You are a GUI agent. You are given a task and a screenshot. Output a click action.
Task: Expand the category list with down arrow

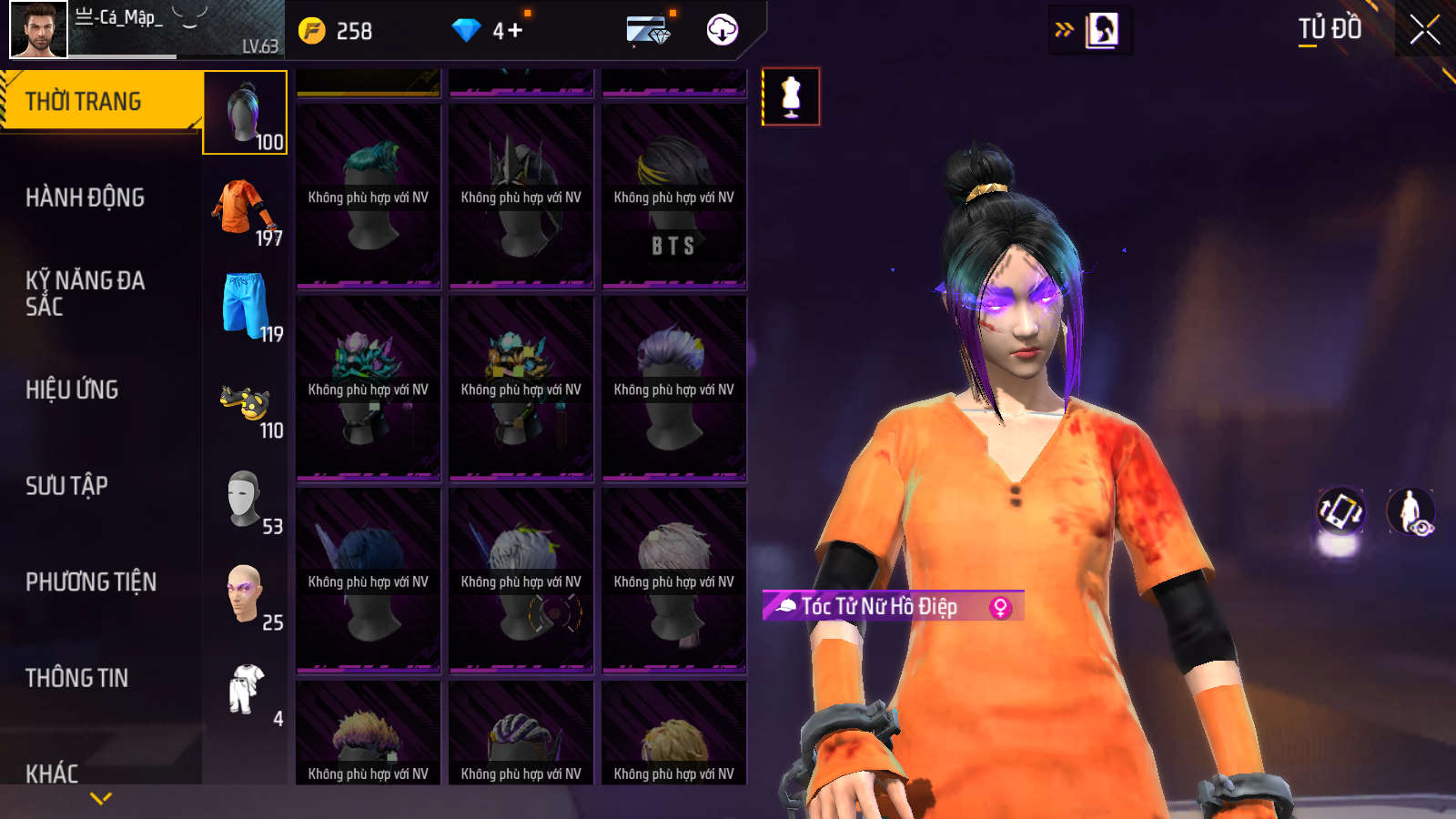tap(101, 798)
